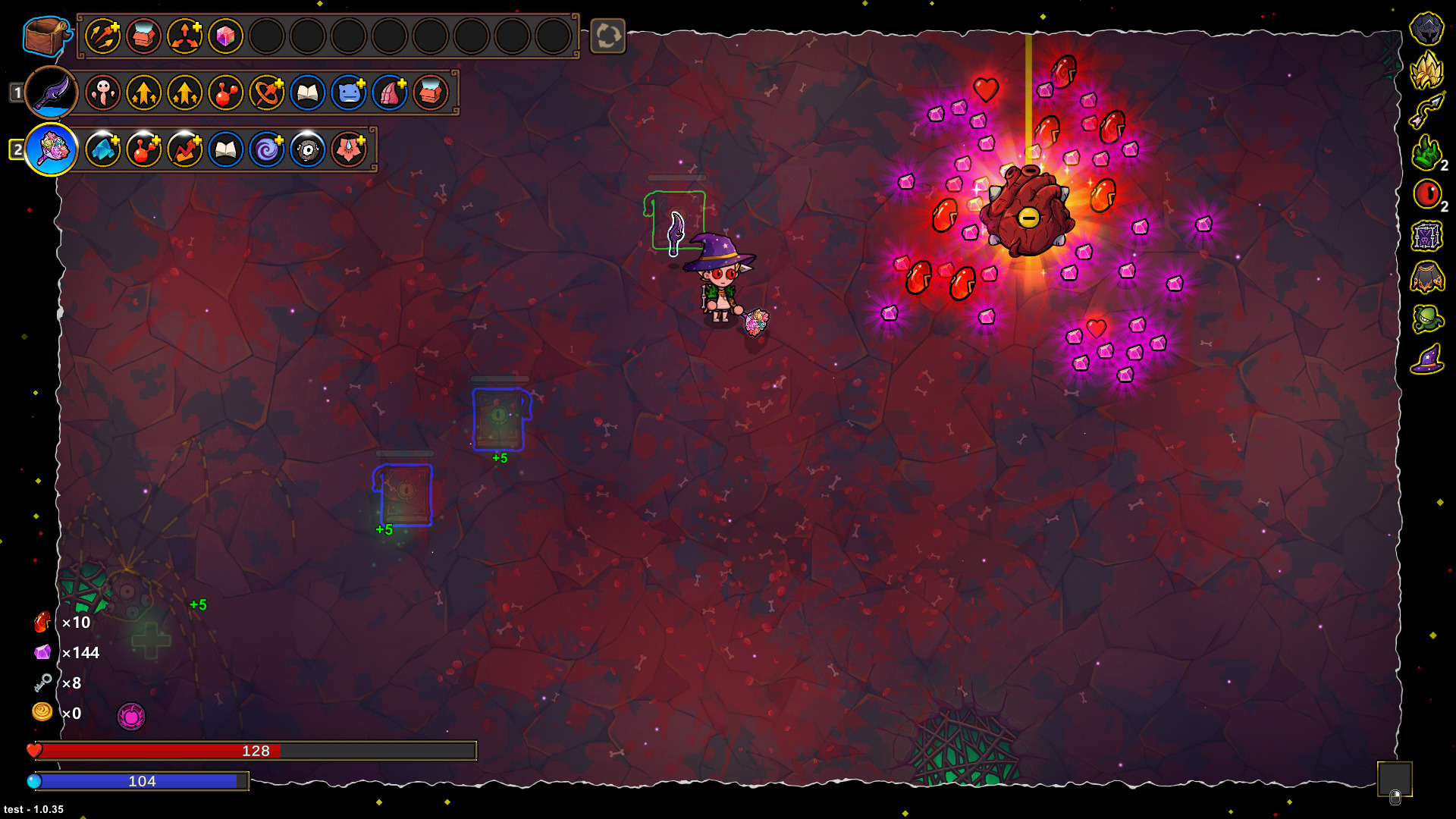The width and height of the screenshot is (1456, 819).
Task: Select the purple scythe weapon slot
Action: point(52,93)
